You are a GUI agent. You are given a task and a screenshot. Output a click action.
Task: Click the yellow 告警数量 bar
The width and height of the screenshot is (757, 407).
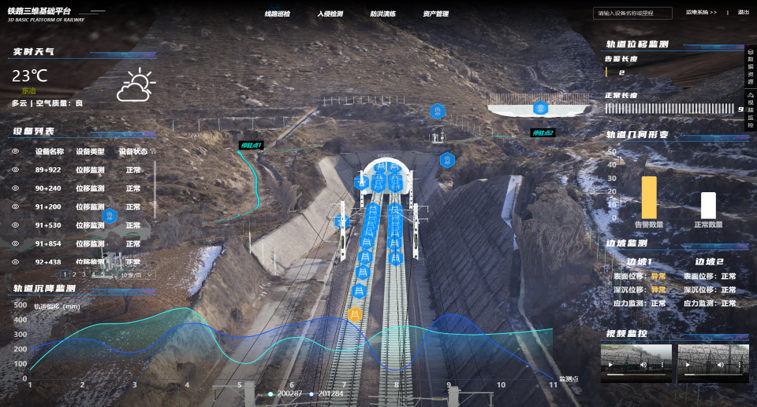pyautogui.click(x=649, y=197)
